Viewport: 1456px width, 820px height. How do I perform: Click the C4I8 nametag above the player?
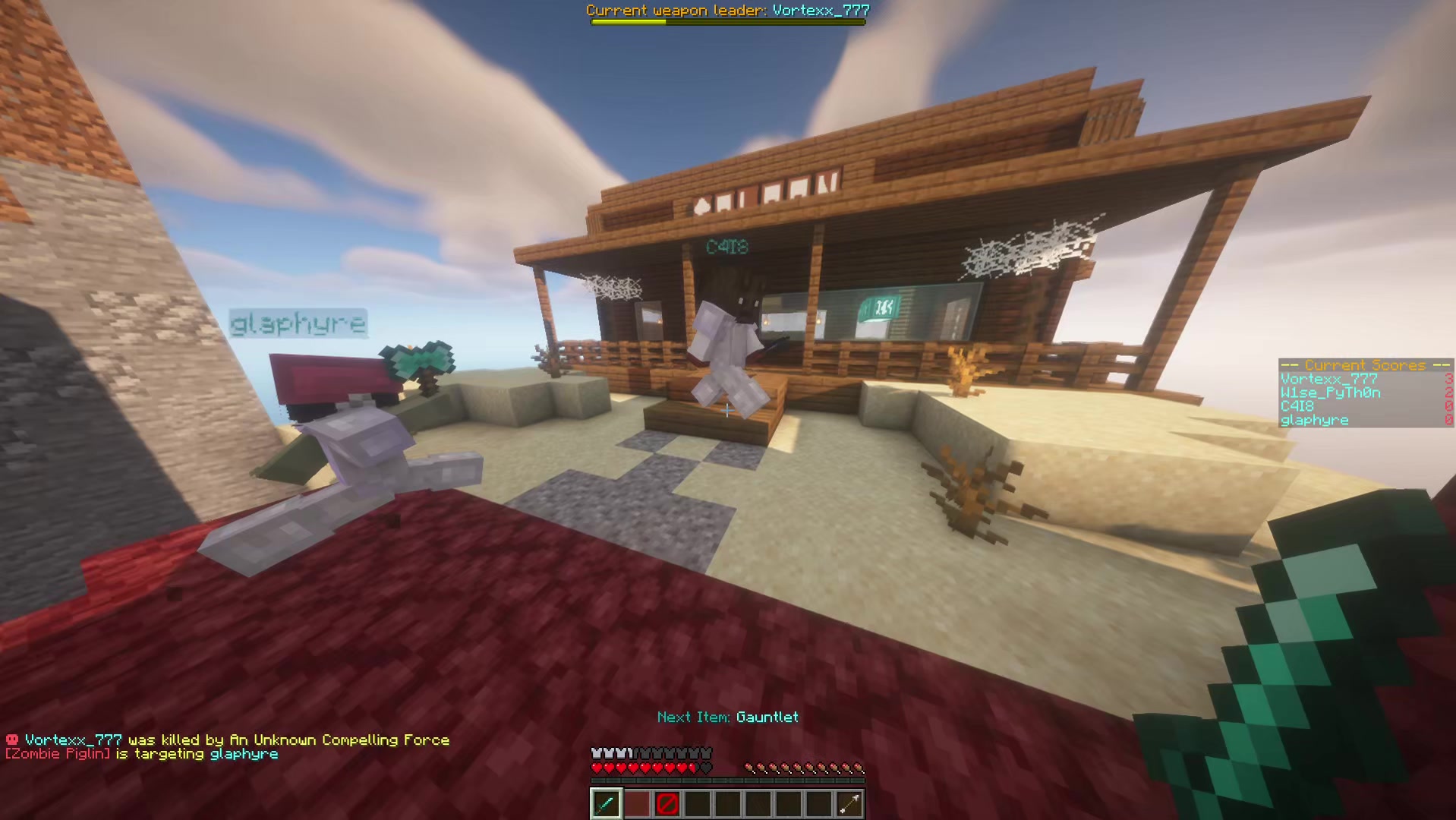click(727, 245)
